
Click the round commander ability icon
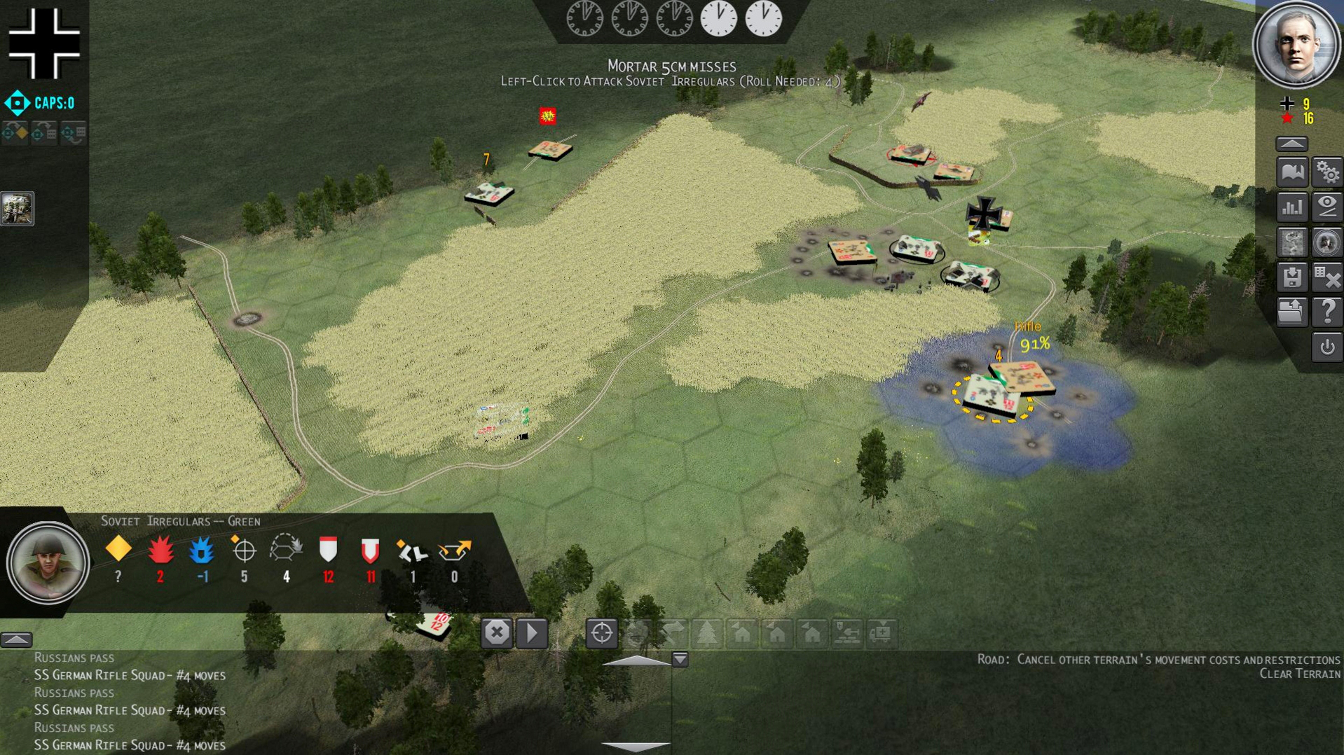pos(1327,242)
